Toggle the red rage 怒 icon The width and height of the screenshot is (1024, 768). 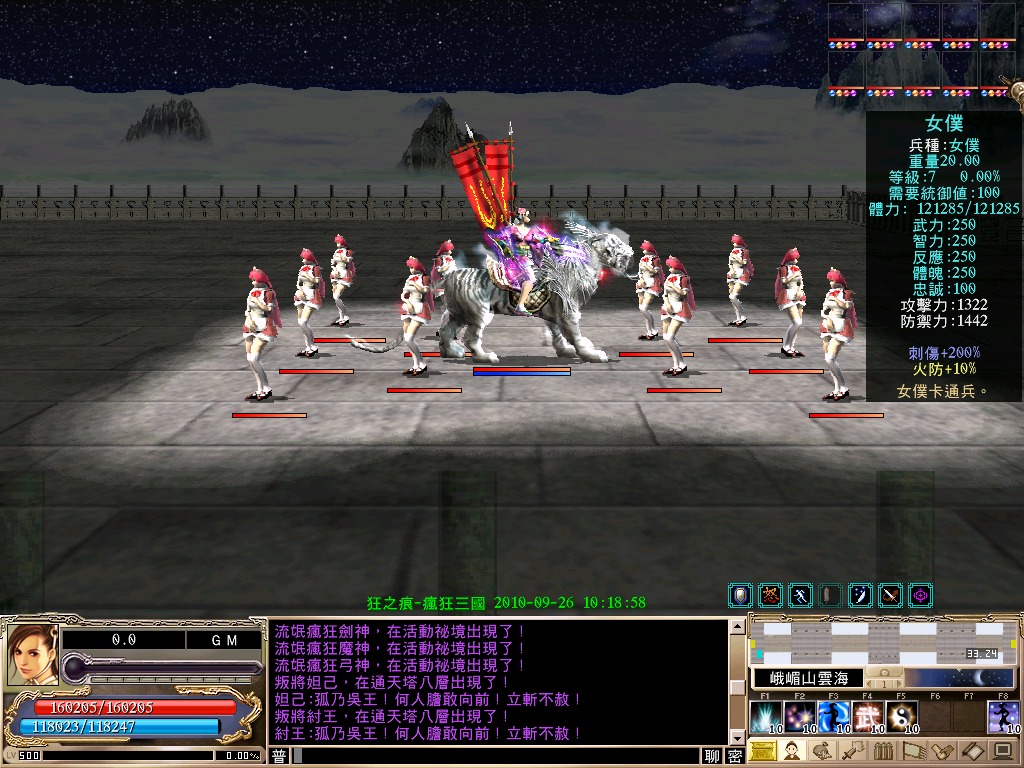770,596
